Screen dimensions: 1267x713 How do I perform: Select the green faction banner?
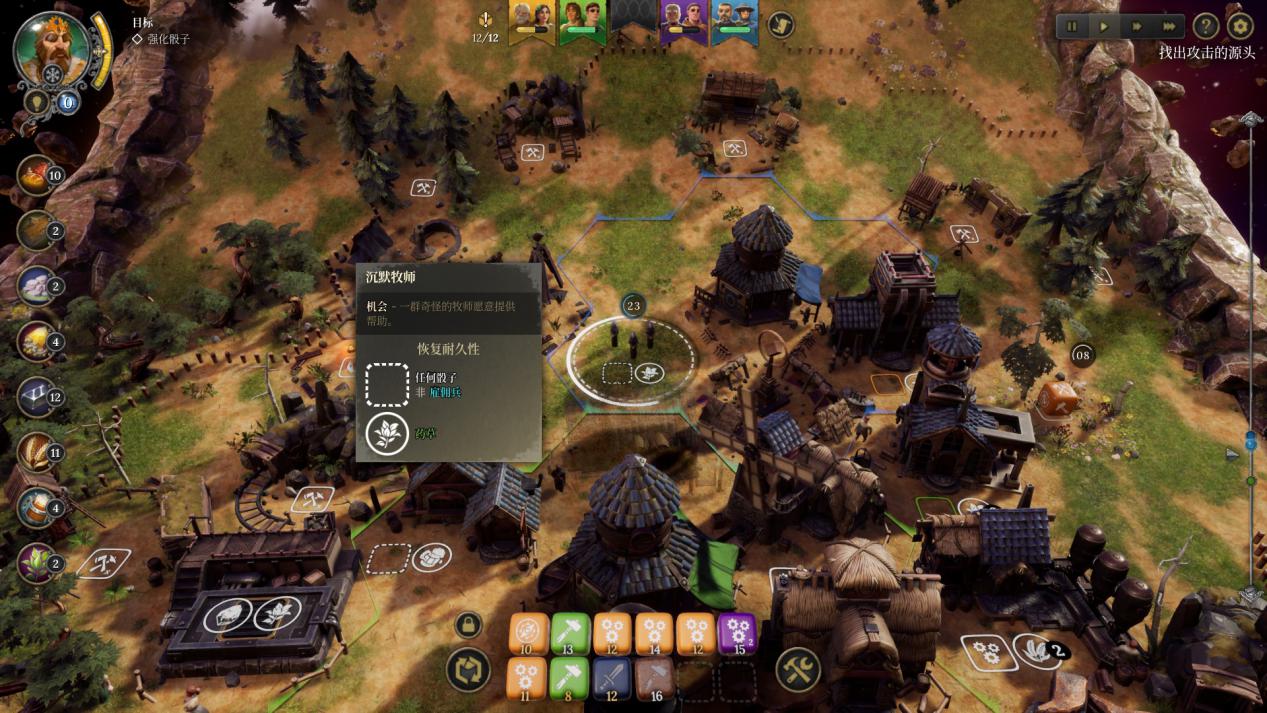[582, 22]
